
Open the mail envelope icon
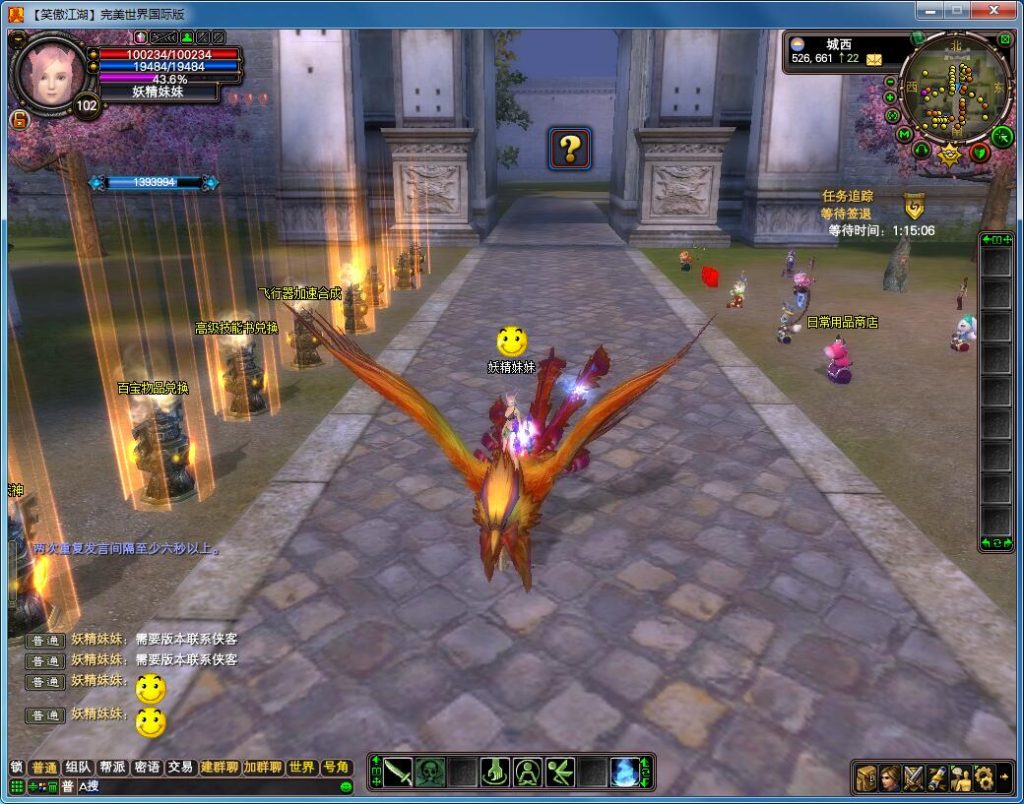point(874,60)
